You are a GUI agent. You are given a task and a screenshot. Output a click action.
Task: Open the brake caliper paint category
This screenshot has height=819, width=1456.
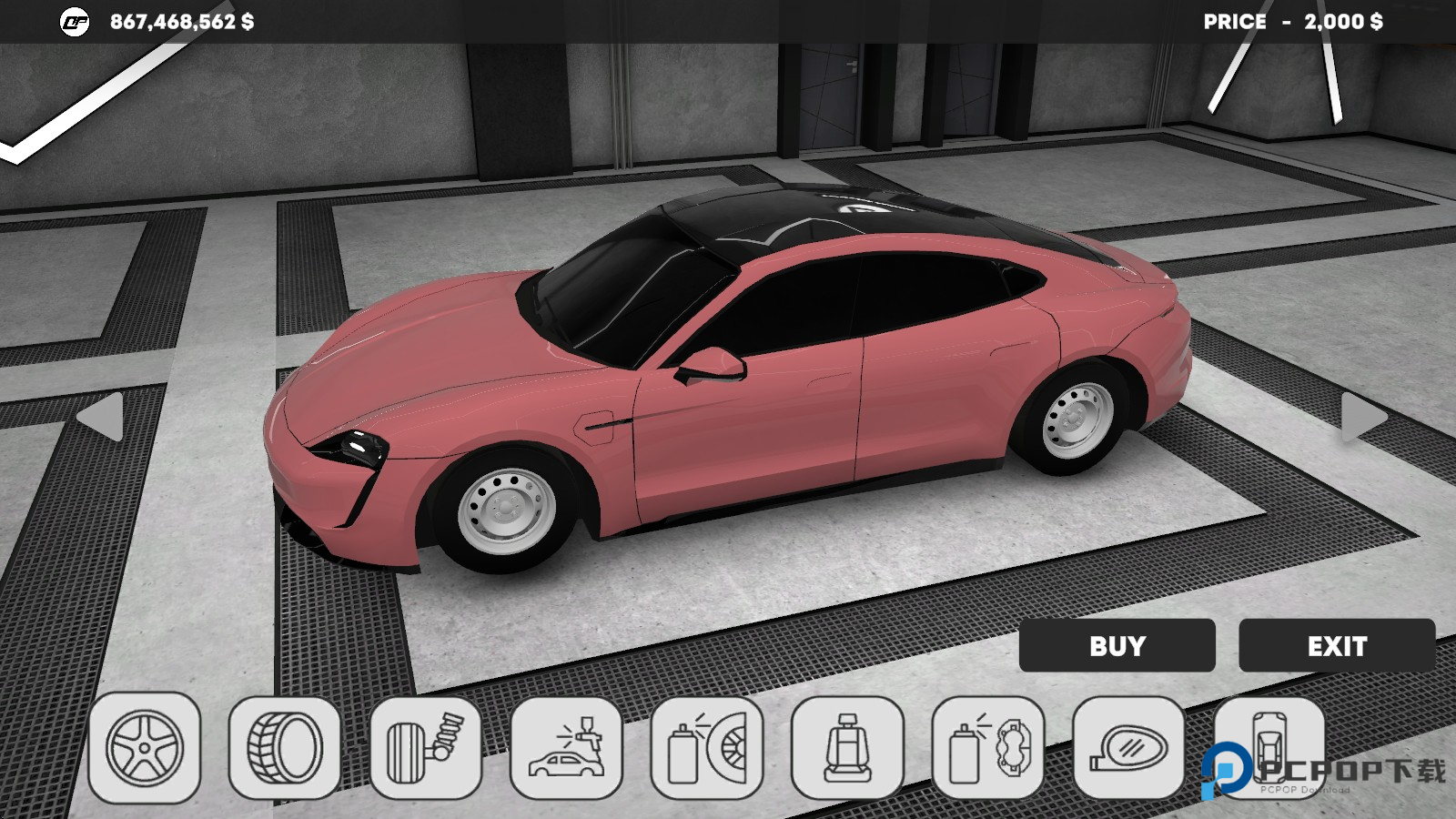click(x=987, y=748)
